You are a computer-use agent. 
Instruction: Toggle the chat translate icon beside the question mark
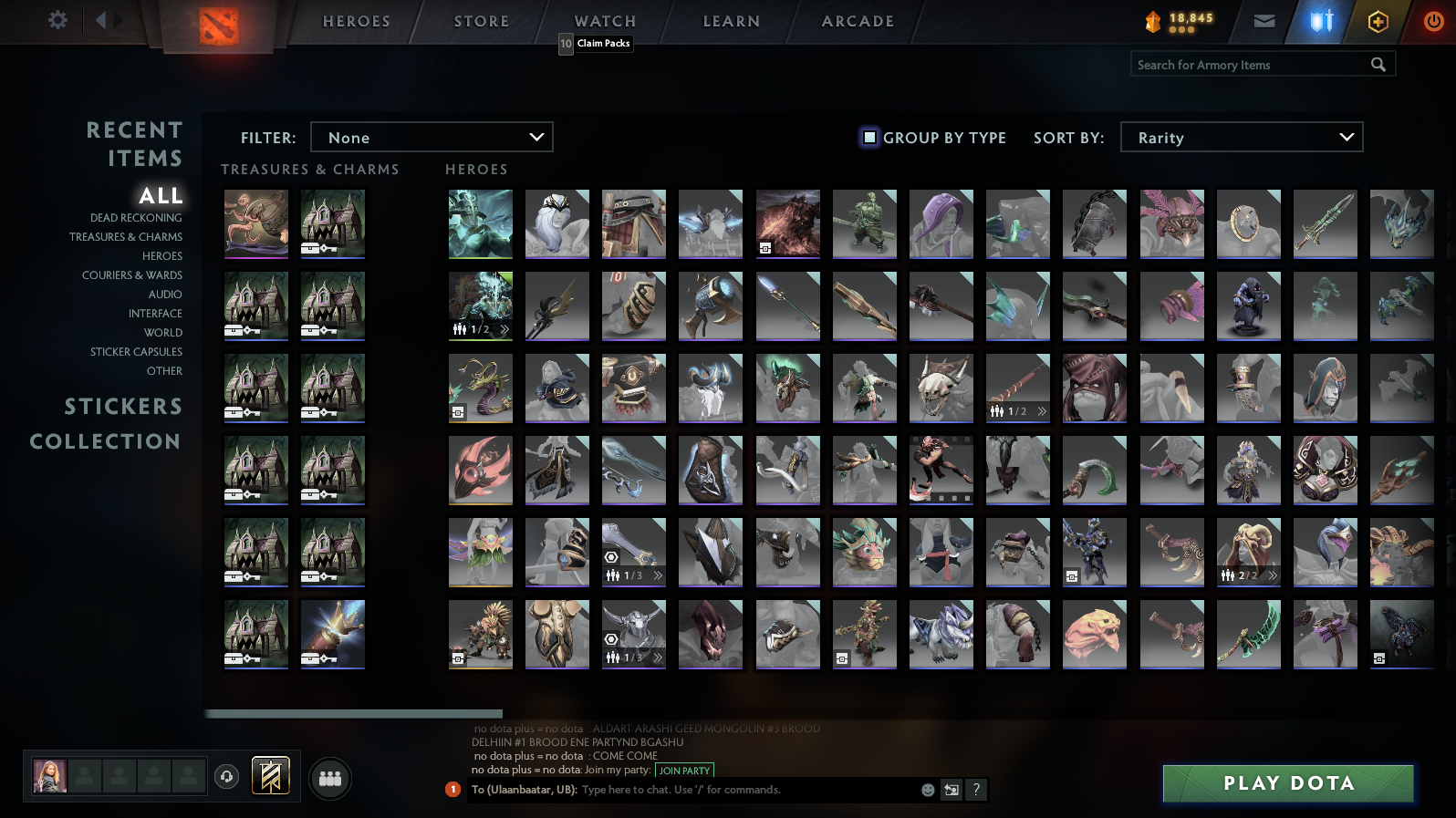coord(952,790)
